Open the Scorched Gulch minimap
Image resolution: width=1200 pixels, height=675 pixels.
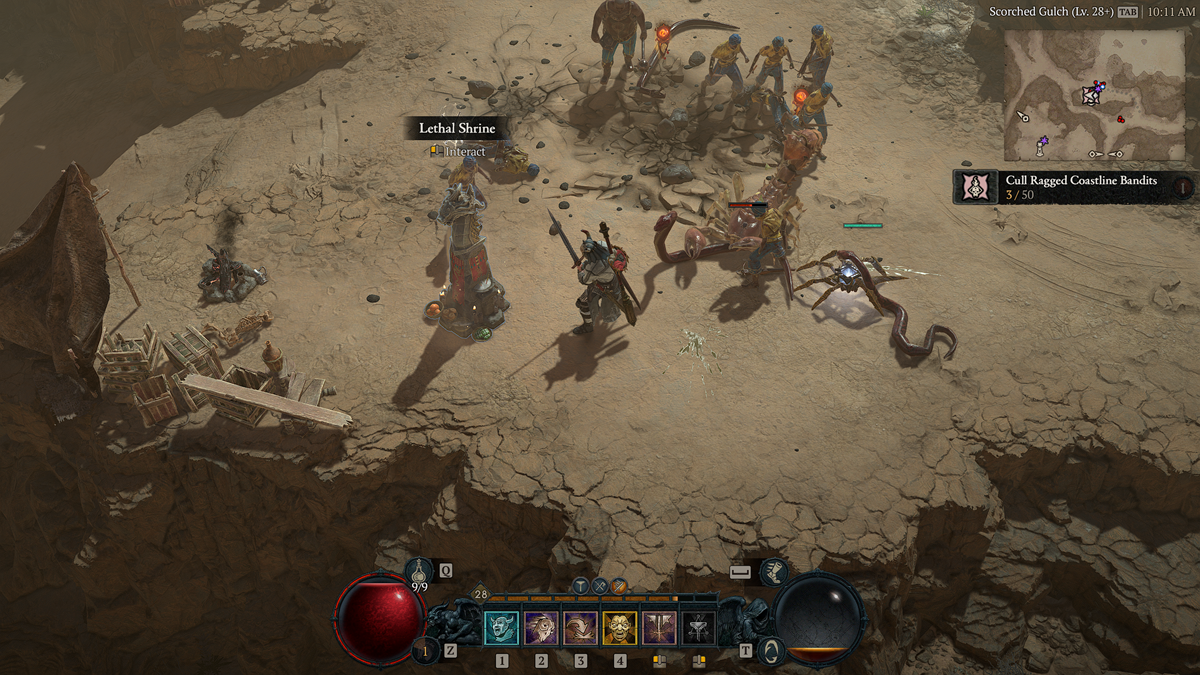tap(1094, 95)
